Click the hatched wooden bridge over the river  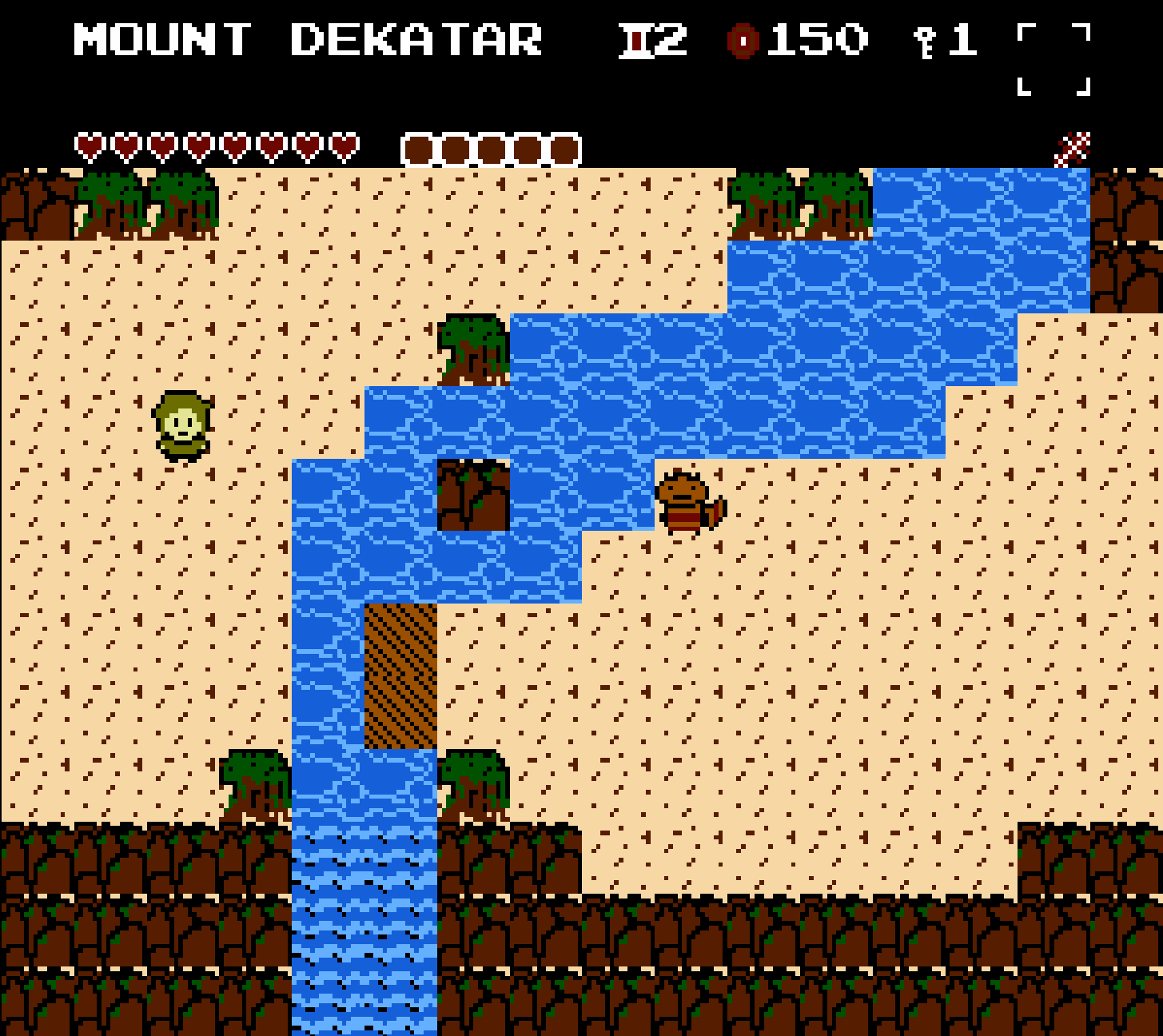coord(400,675)
